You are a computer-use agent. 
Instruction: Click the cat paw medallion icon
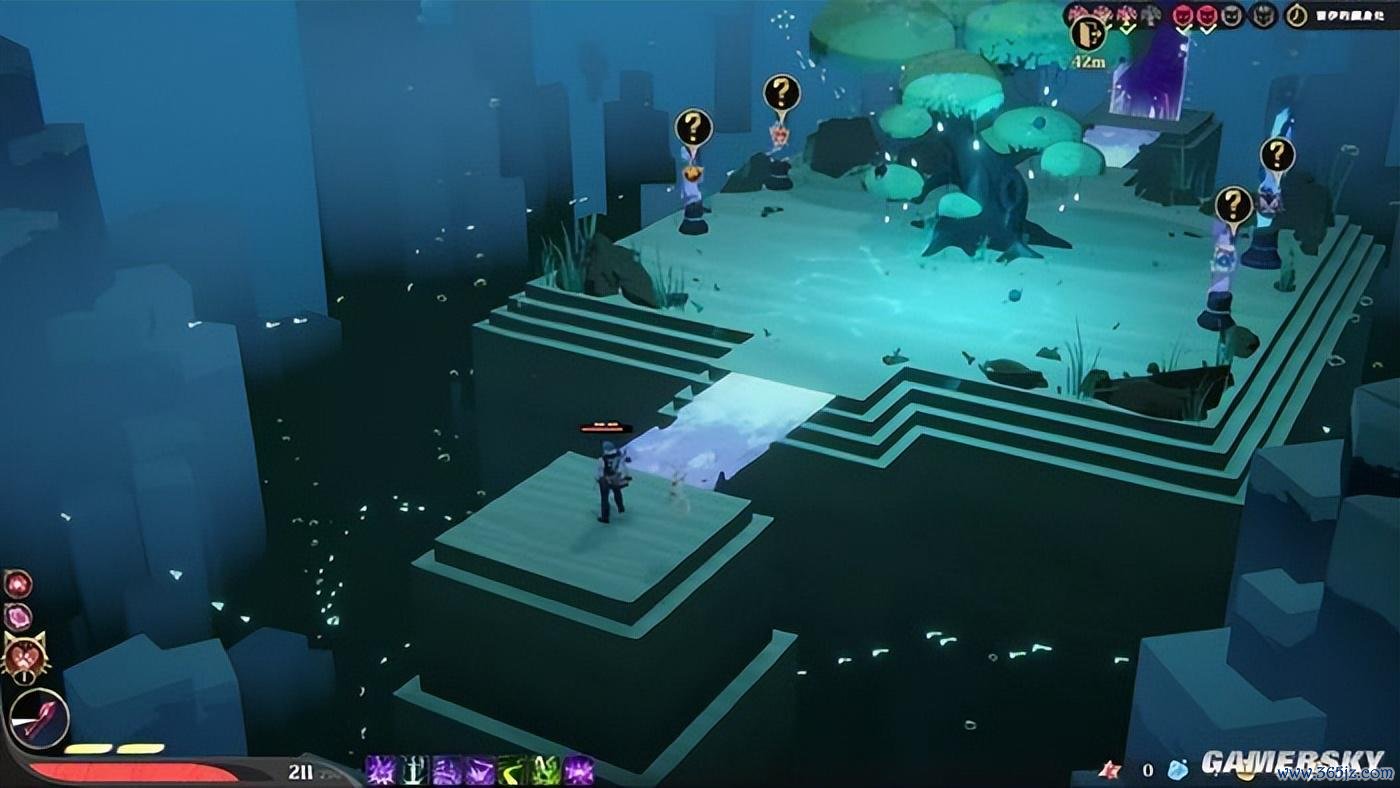coord(26,657)
